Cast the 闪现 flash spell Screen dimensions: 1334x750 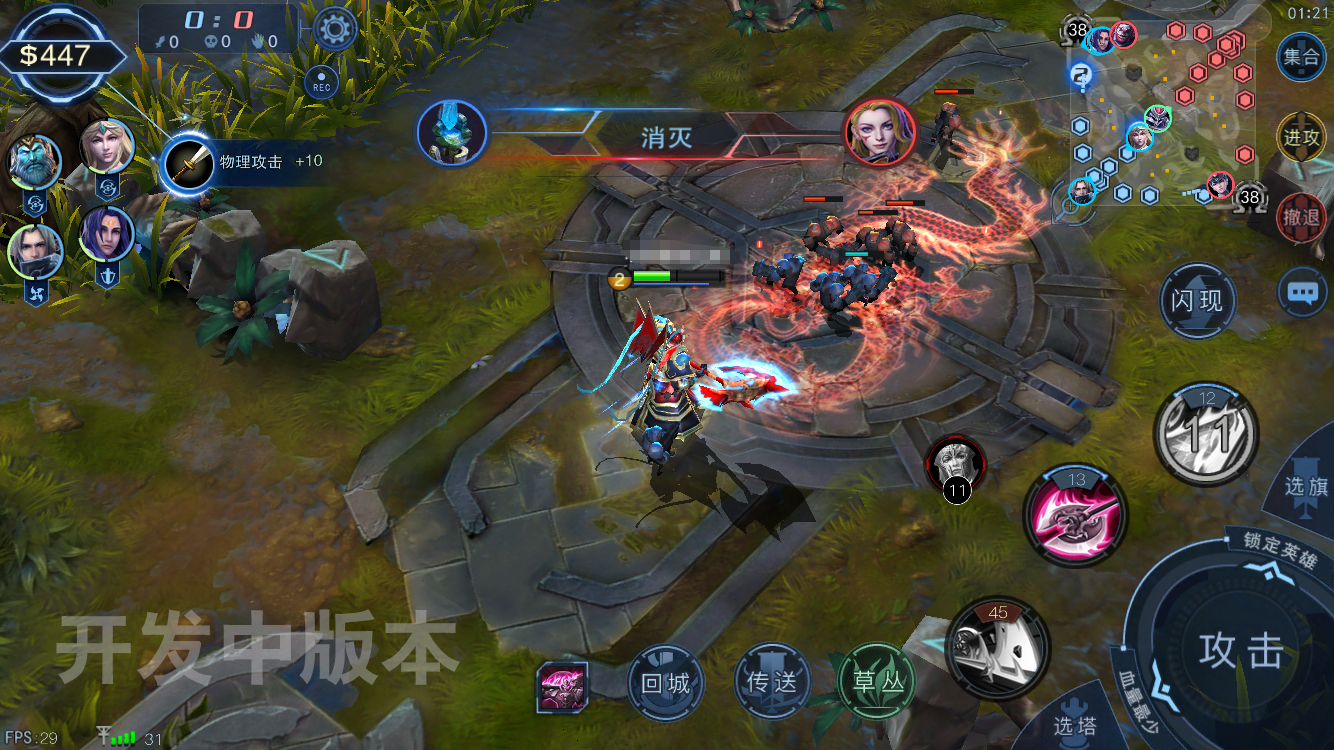1197,301
